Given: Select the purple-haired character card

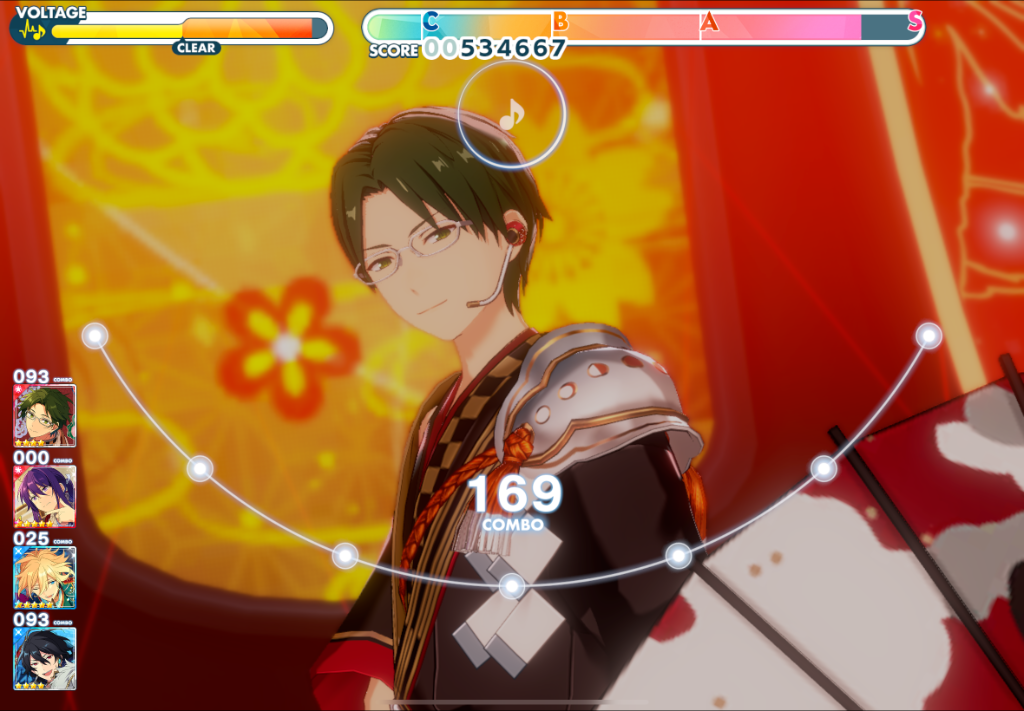Looking at the screenshot, I should point(44,496).
